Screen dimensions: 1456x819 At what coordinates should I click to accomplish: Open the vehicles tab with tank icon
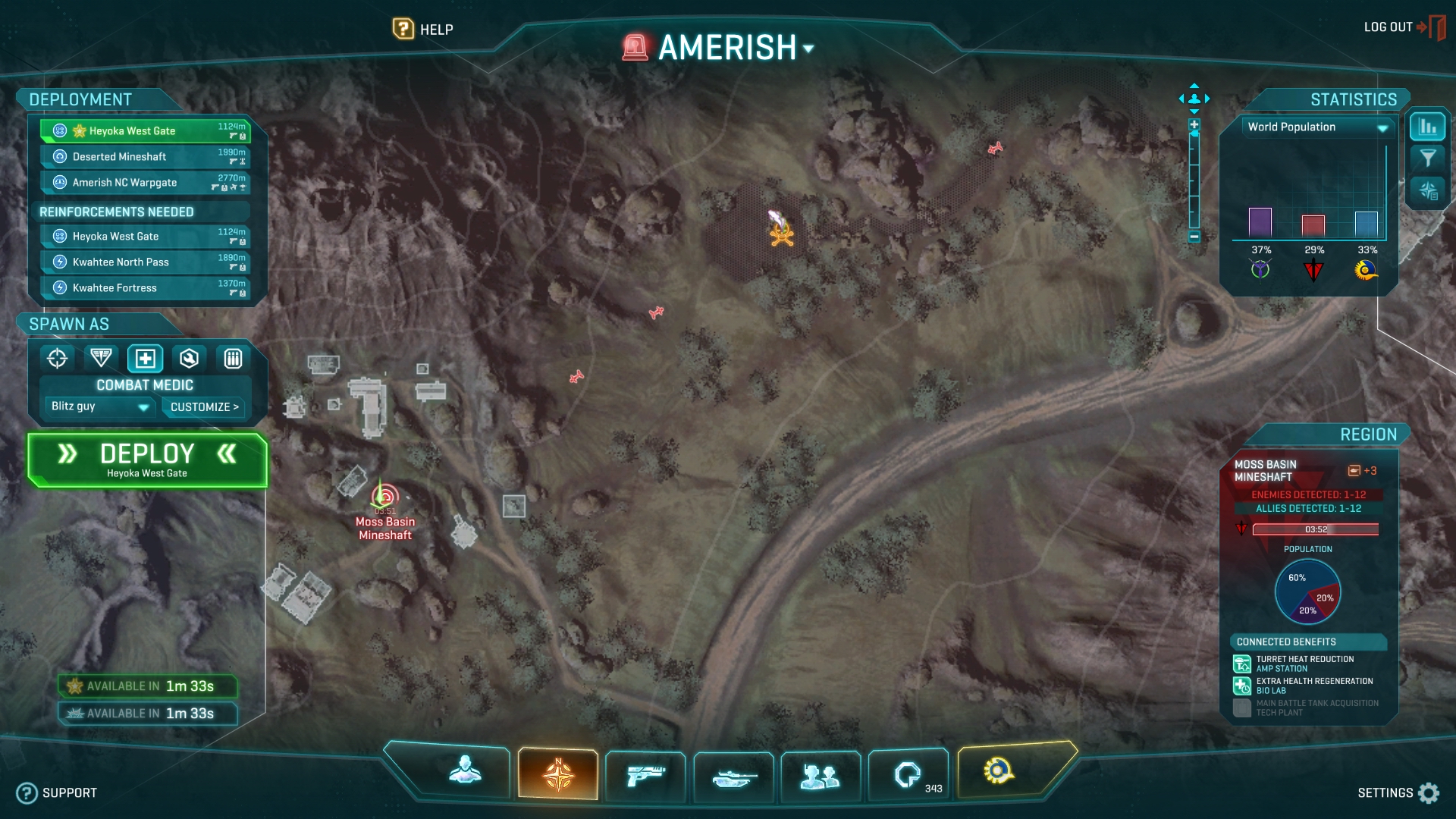(733, 777)
